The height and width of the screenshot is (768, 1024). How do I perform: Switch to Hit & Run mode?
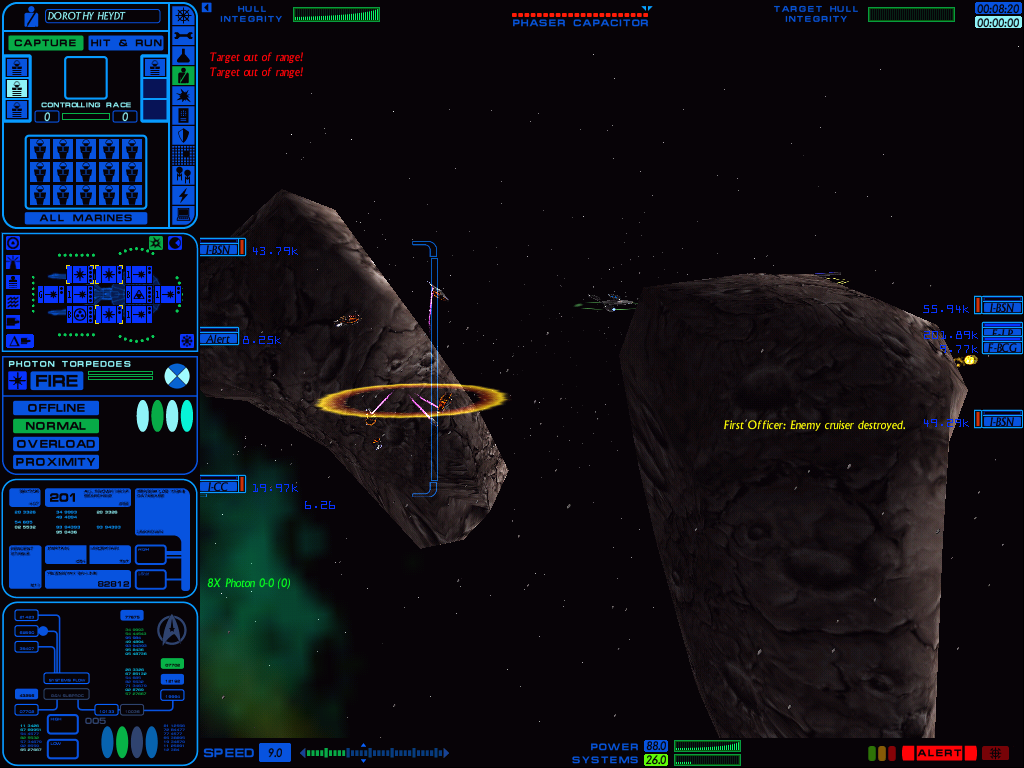125,43
